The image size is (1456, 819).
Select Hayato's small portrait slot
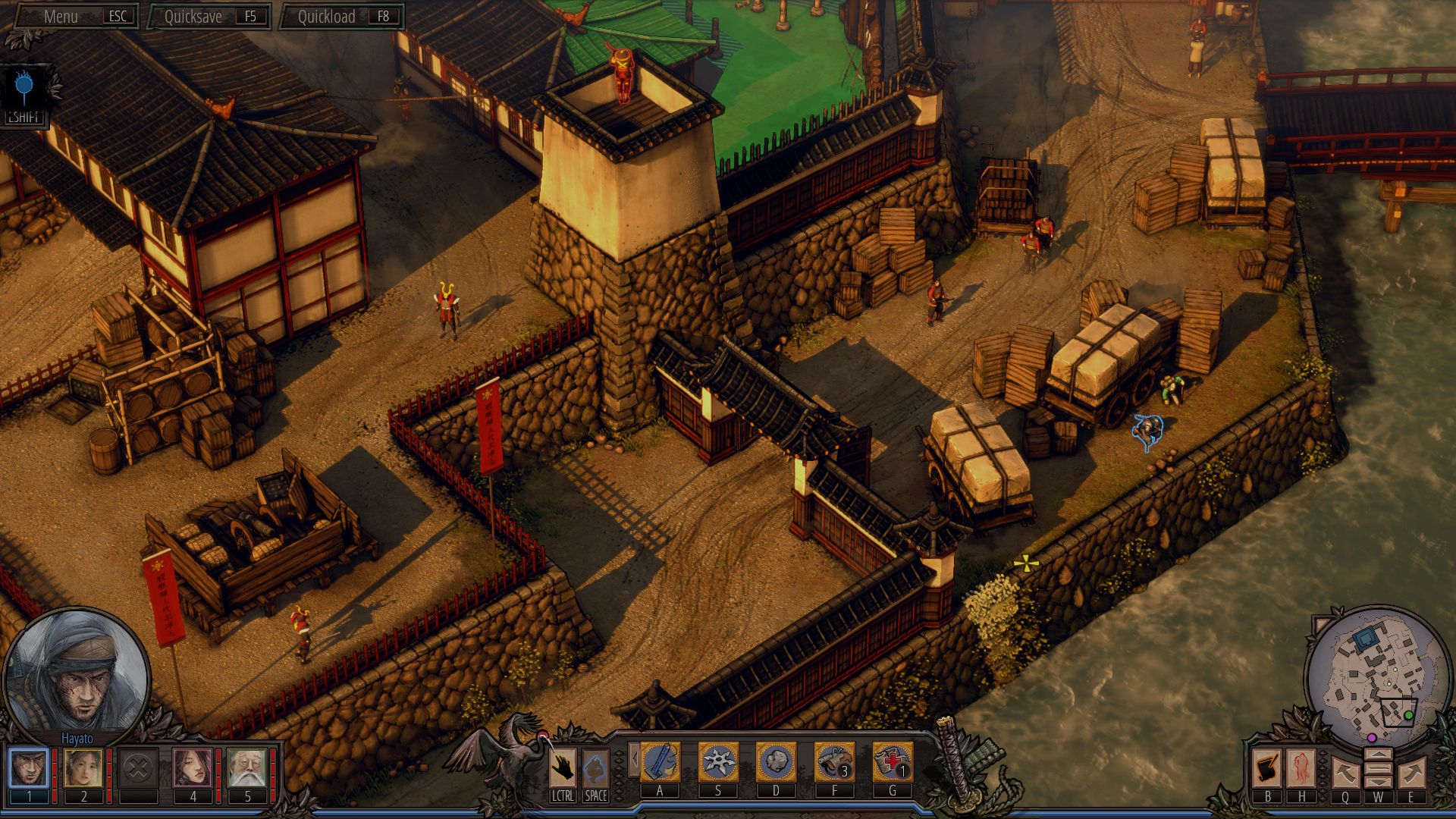point(29,768)
